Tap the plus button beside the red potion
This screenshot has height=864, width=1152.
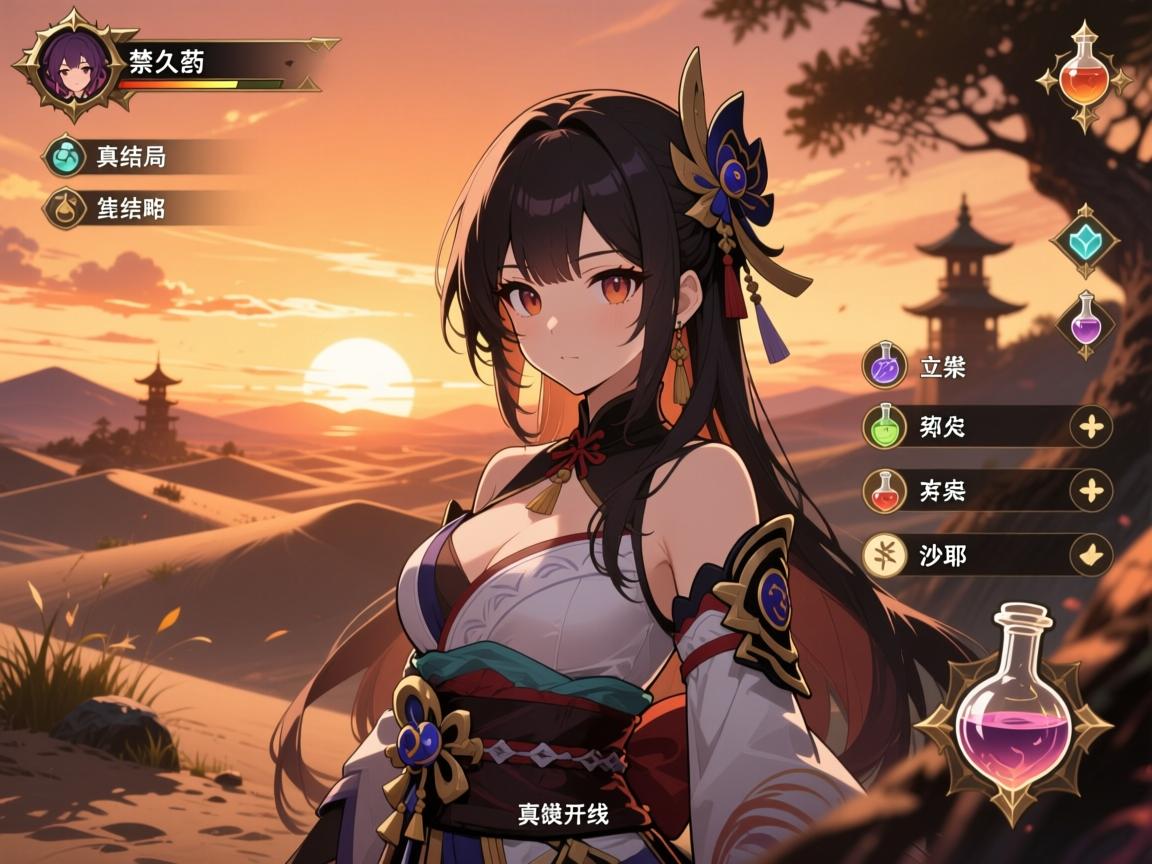(x=1091, y=491)
